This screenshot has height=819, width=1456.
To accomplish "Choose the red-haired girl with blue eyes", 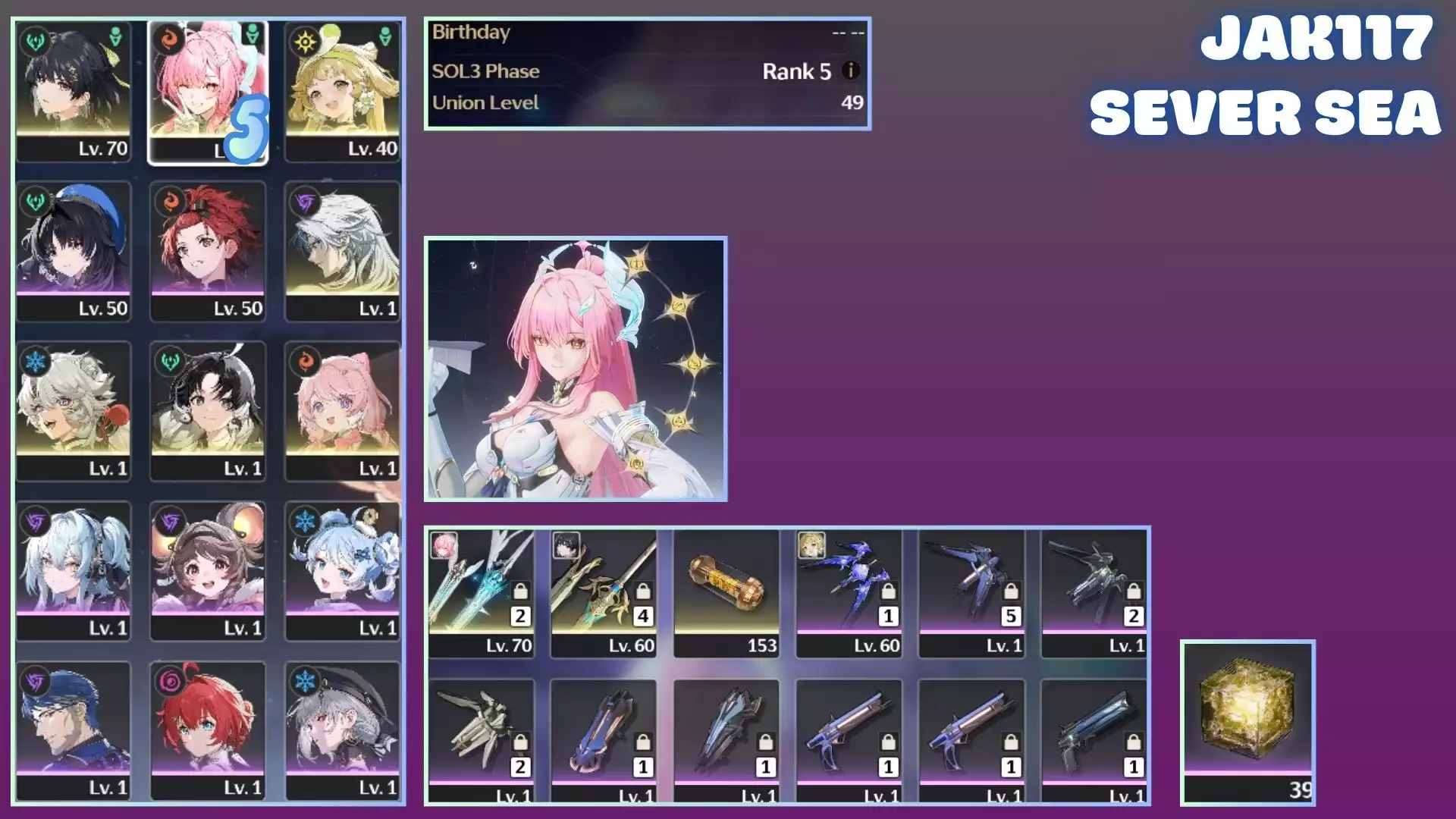I will pos(207,731).
